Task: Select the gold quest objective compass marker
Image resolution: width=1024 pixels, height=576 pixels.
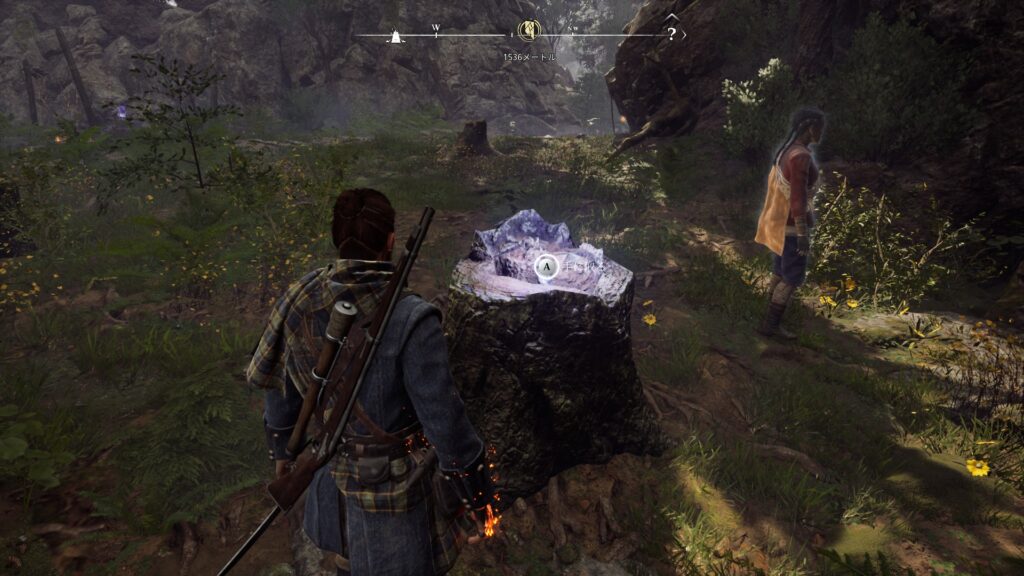Action: tap(528, 31)
